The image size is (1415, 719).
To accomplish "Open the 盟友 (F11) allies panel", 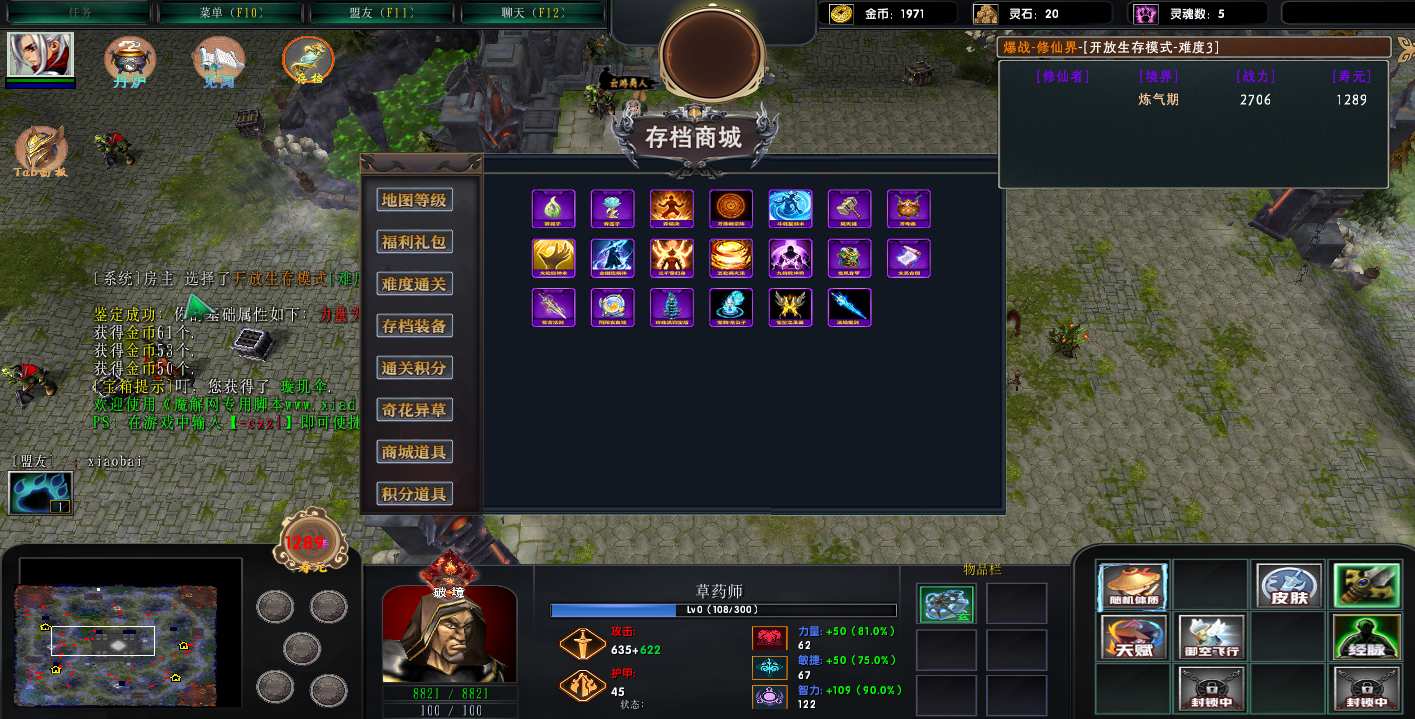I will point(383,13).
